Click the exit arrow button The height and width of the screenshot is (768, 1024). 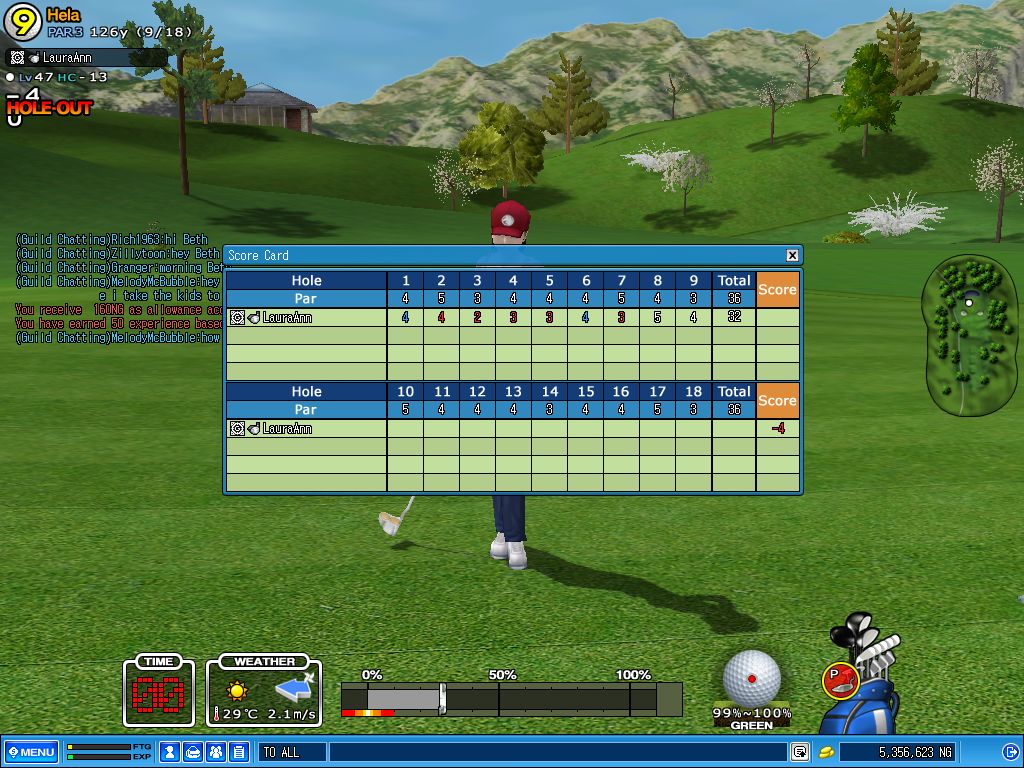point(1010,752)
